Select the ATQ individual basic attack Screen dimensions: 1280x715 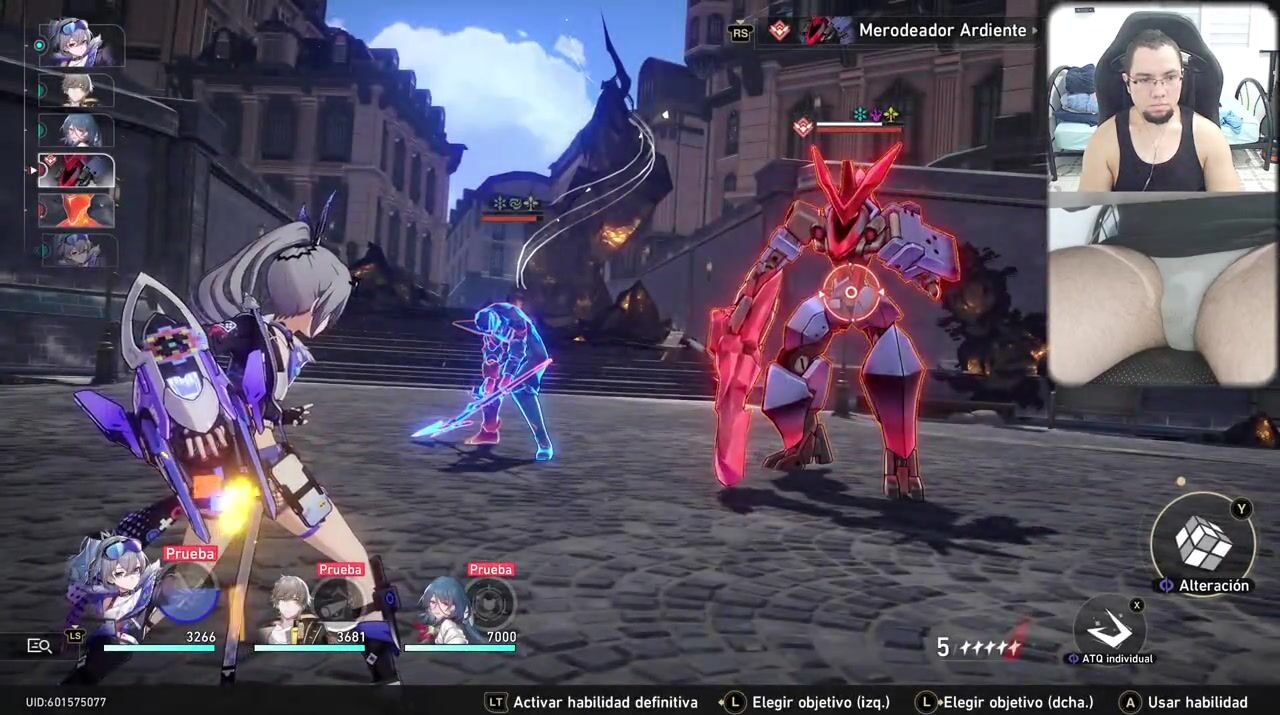(x=1109, y=627)
